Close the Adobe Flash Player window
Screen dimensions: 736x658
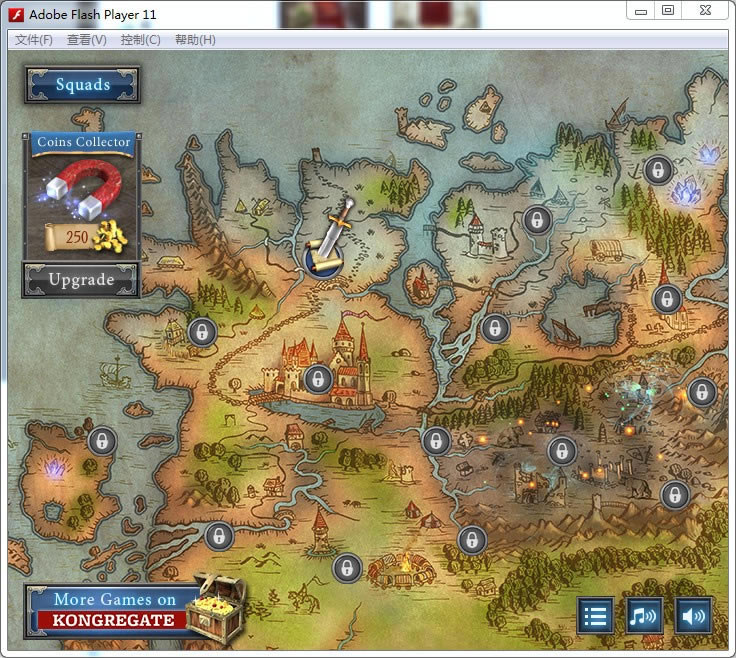tap(705, 11)
